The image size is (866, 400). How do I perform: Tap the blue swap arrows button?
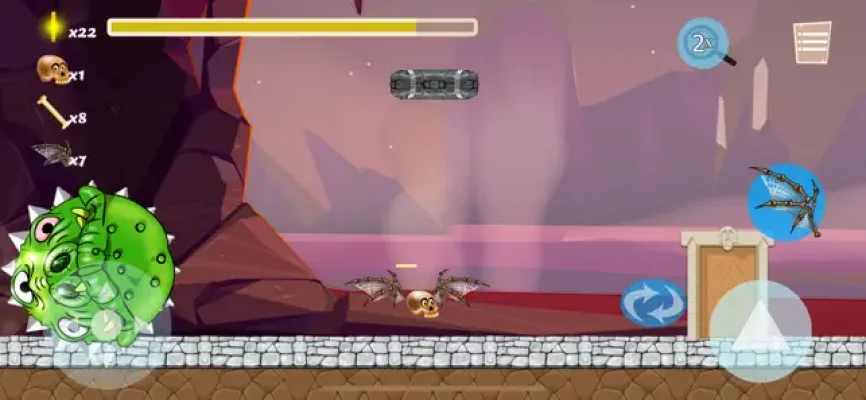653,302
